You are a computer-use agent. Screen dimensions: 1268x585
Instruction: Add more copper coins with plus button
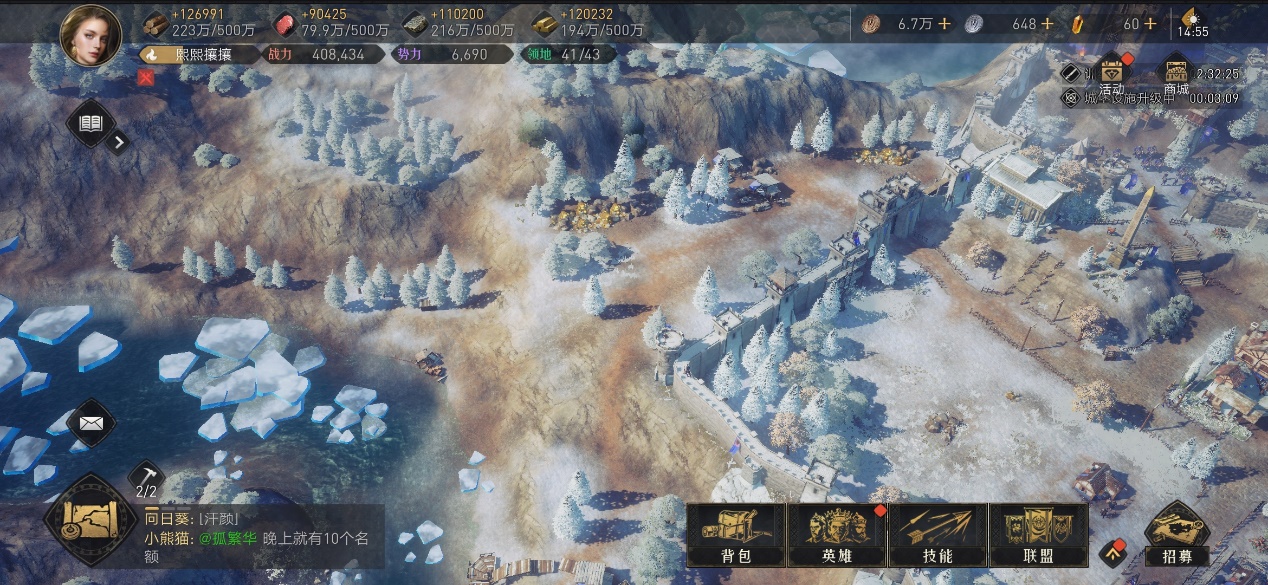tap(947, 24)
